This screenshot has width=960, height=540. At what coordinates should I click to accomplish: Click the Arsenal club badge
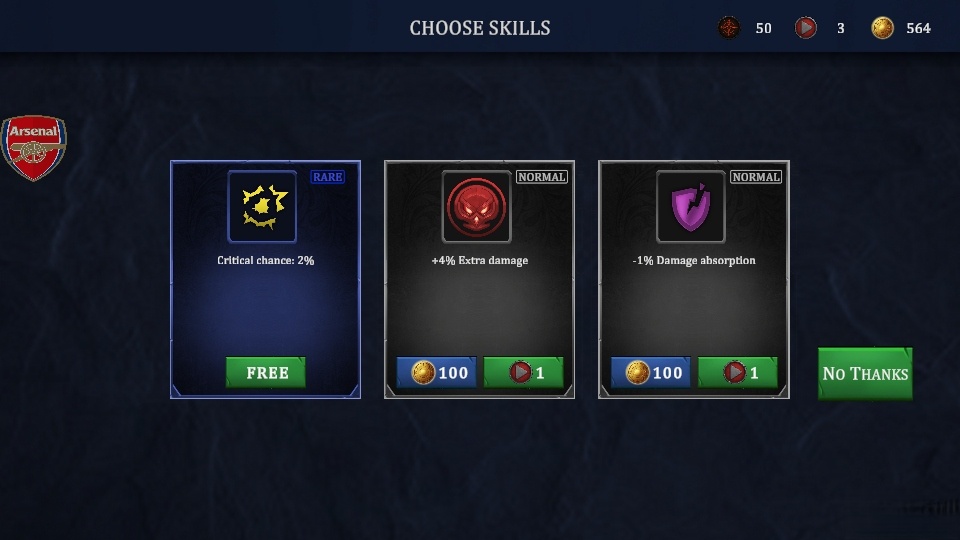(33, 148)
